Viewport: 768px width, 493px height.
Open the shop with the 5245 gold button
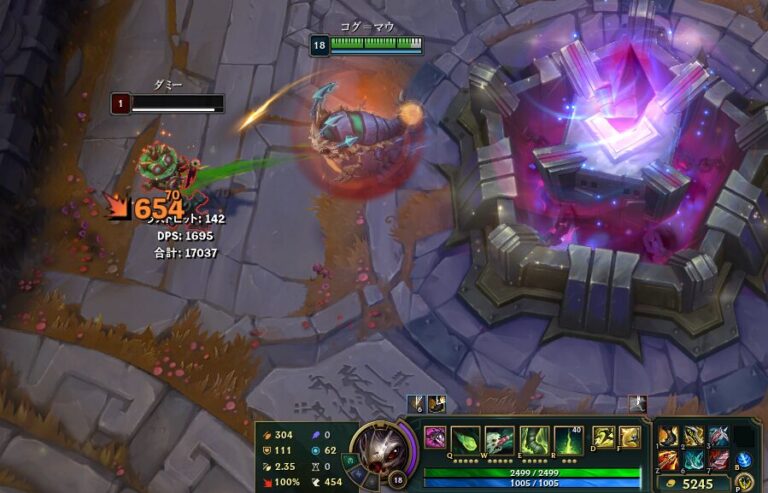pos(698,484)
